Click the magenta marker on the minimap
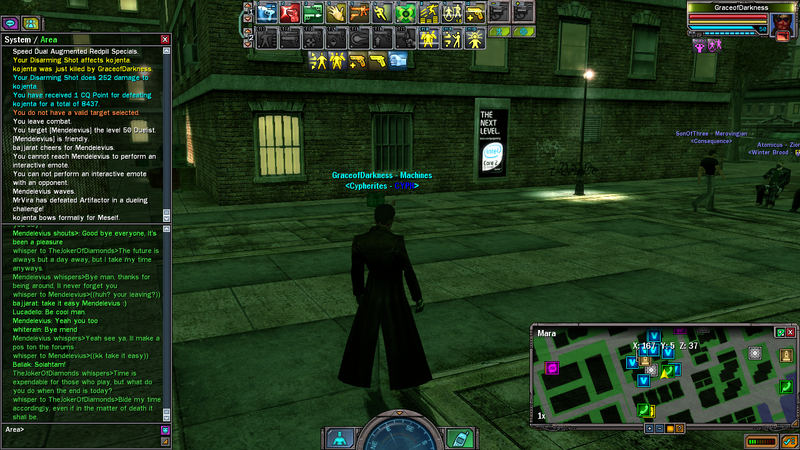 (551, 368)
